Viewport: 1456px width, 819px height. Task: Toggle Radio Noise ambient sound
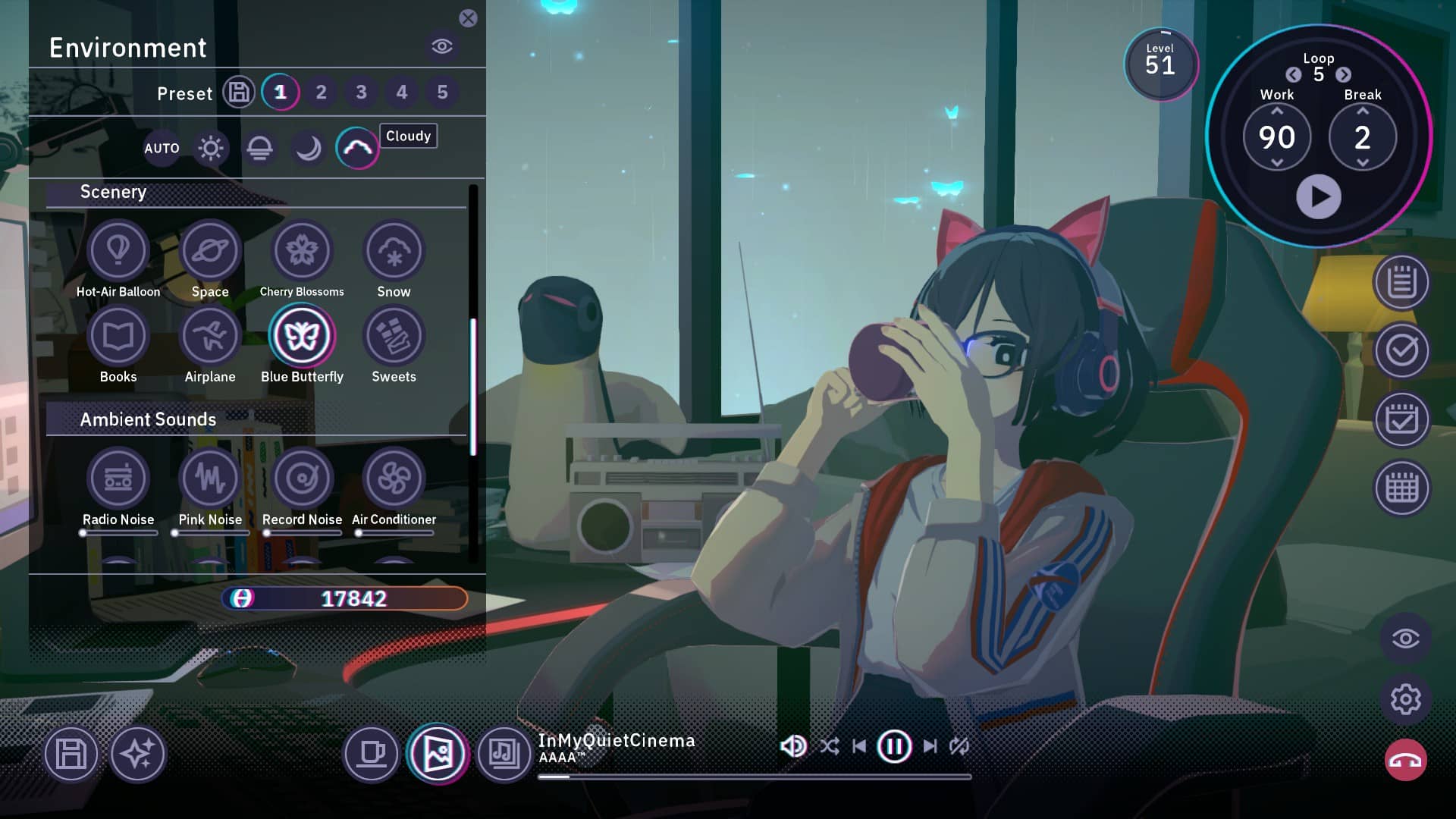tap(118, 478)
